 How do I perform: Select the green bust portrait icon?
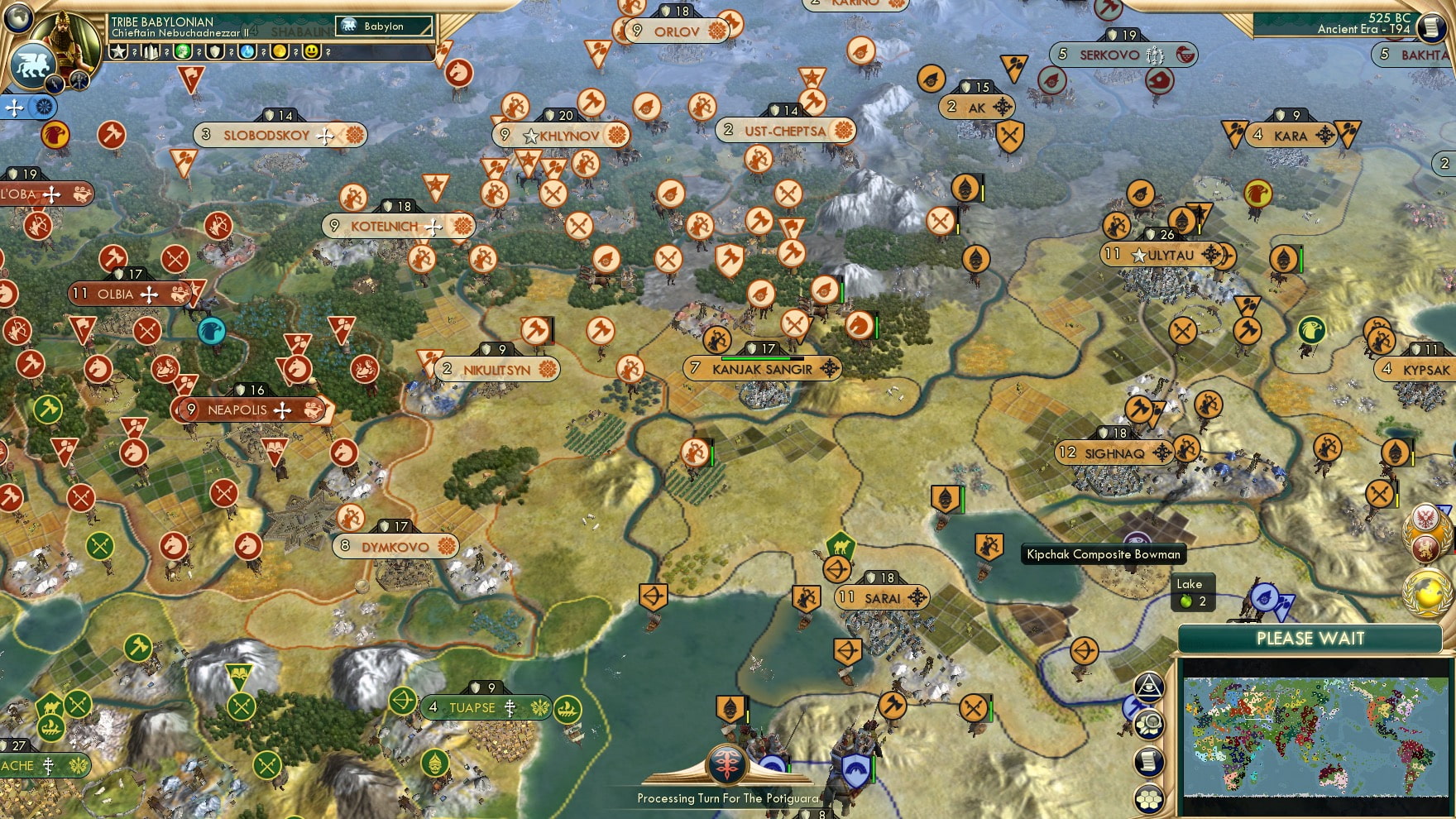[x=183, y=52]
